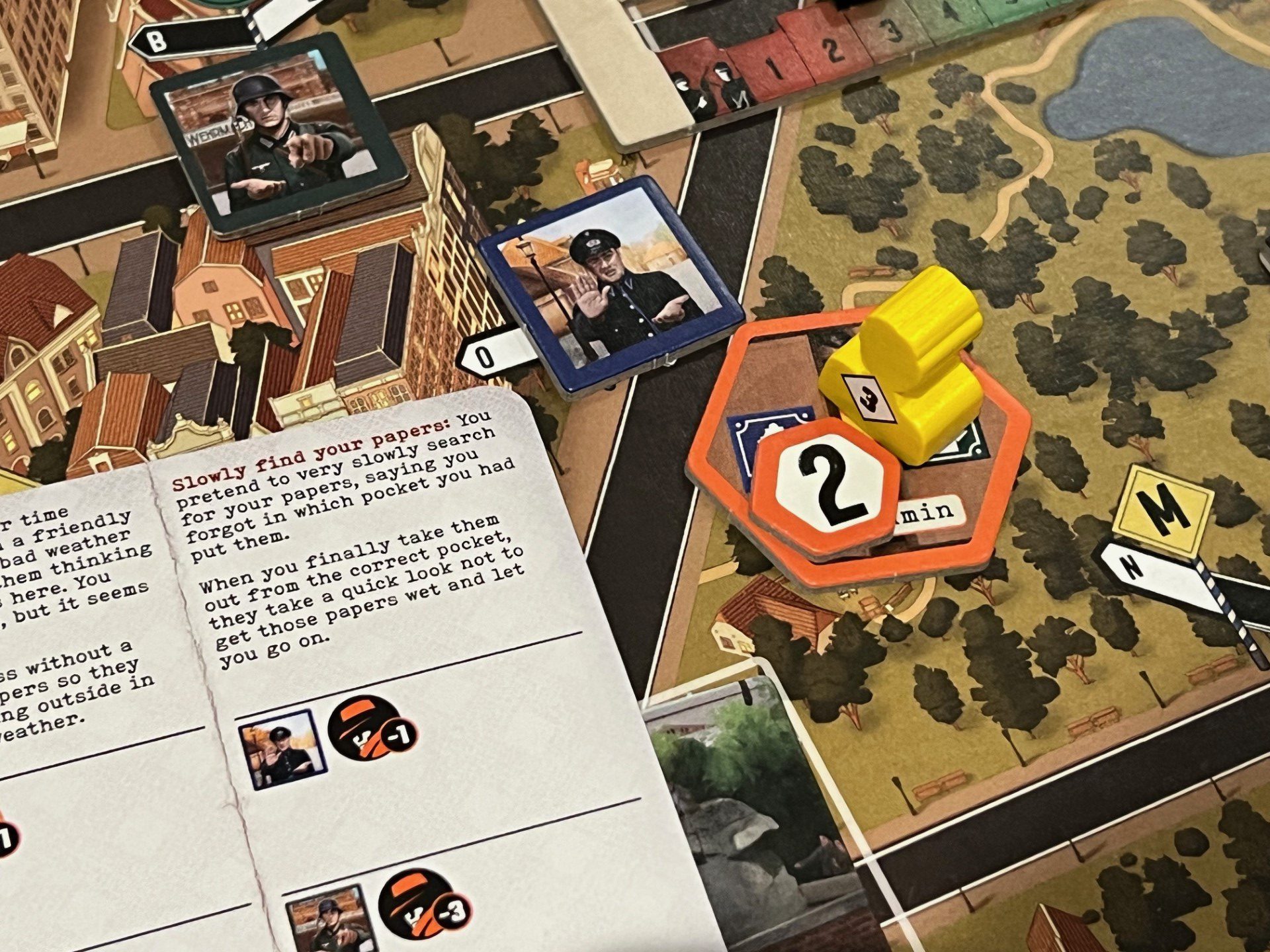Viewport: 1270px width, 952px height.
Task: Click the orange number 2 token
Action: (827, 486)
